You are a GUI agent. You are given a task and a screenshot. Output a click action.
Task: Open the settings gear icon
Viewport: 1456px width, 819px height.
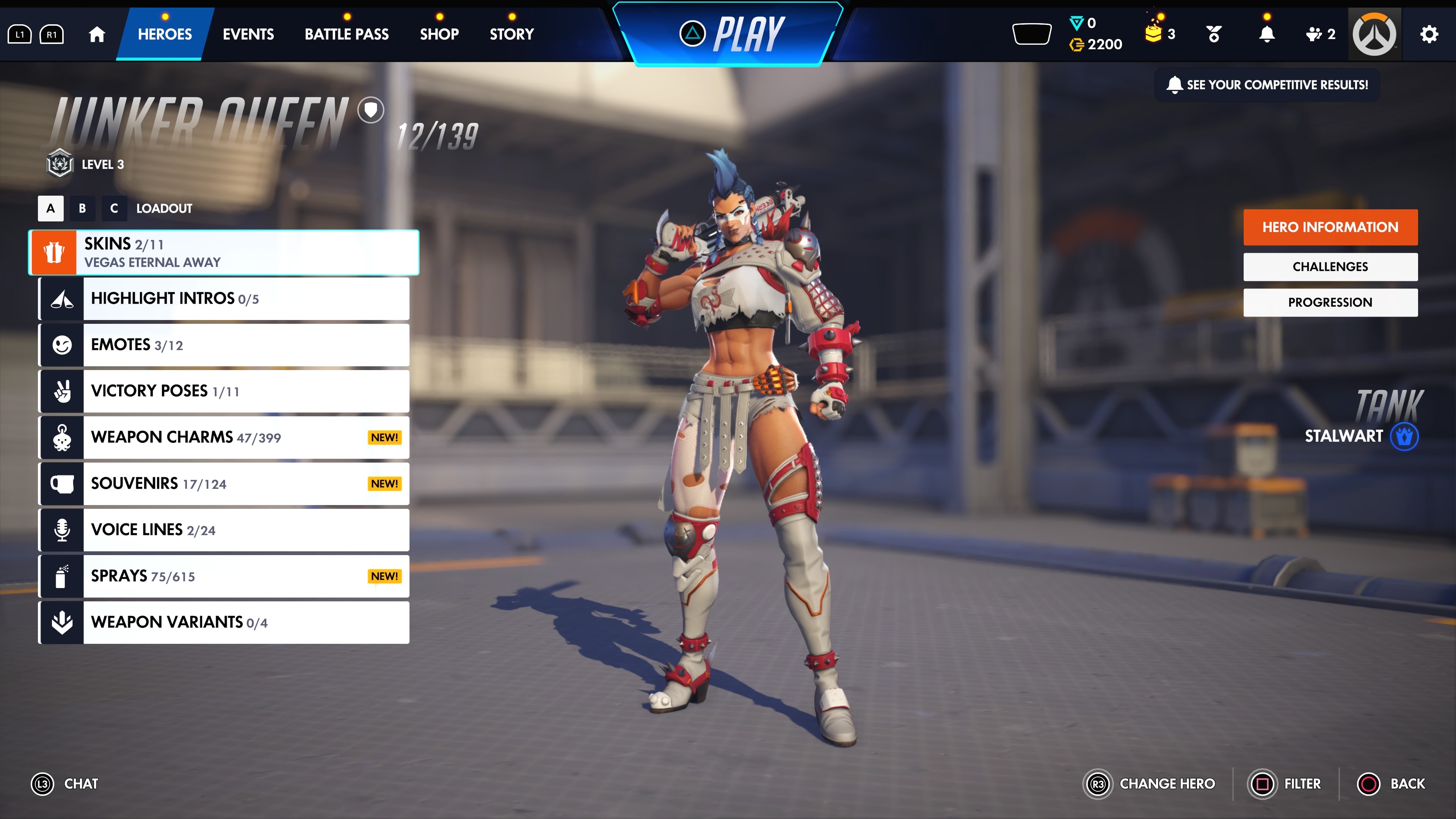click(1429, 34)
